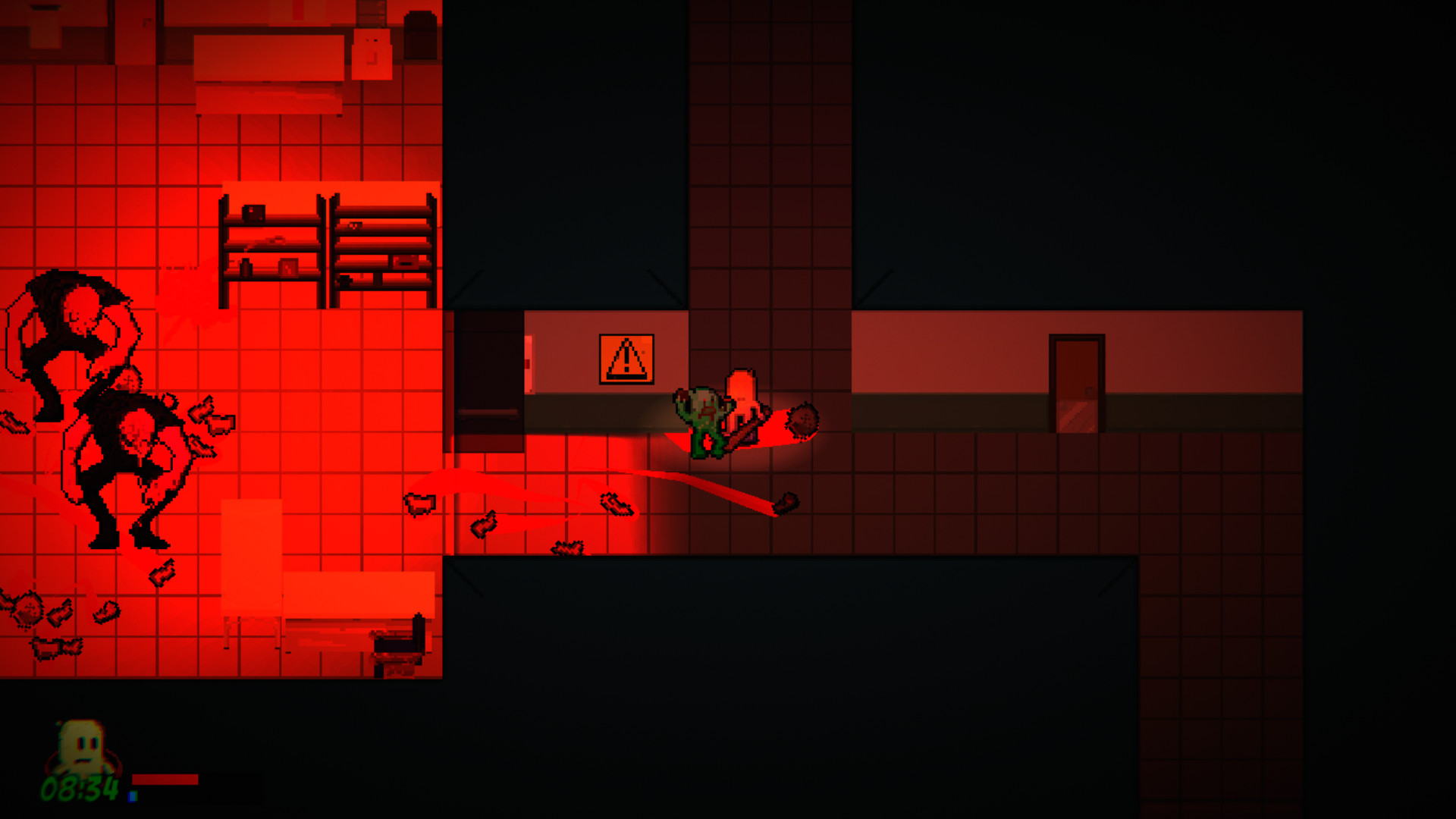Select the severed head lying right of the player

tap(802, 419)
